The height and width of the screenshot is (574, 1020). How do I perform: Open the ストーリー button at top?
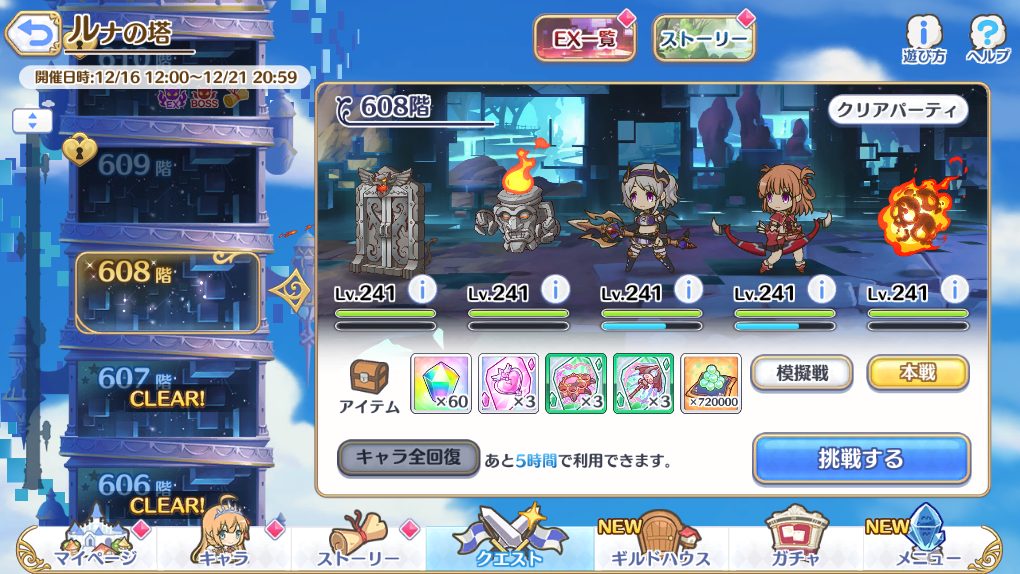(x=704, y=38)
